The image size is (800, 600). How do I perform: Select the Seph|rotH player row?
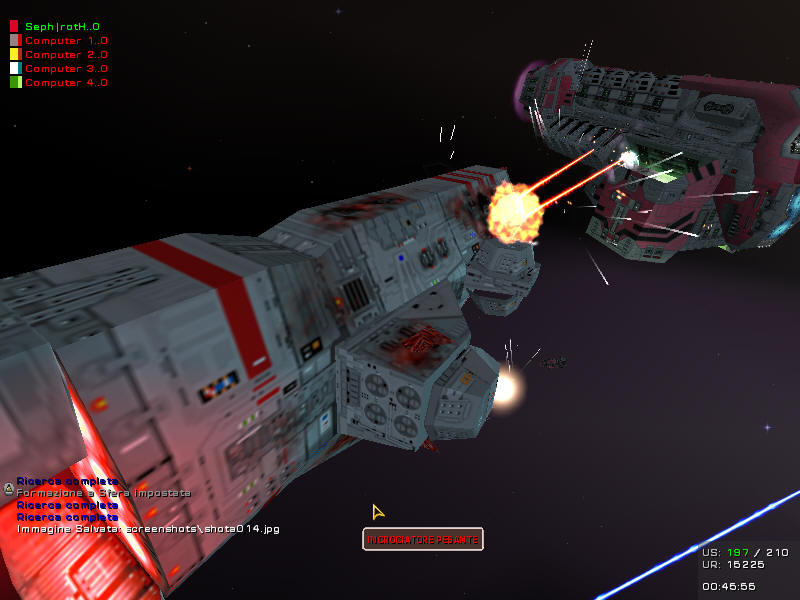click(x=62, y=26)
